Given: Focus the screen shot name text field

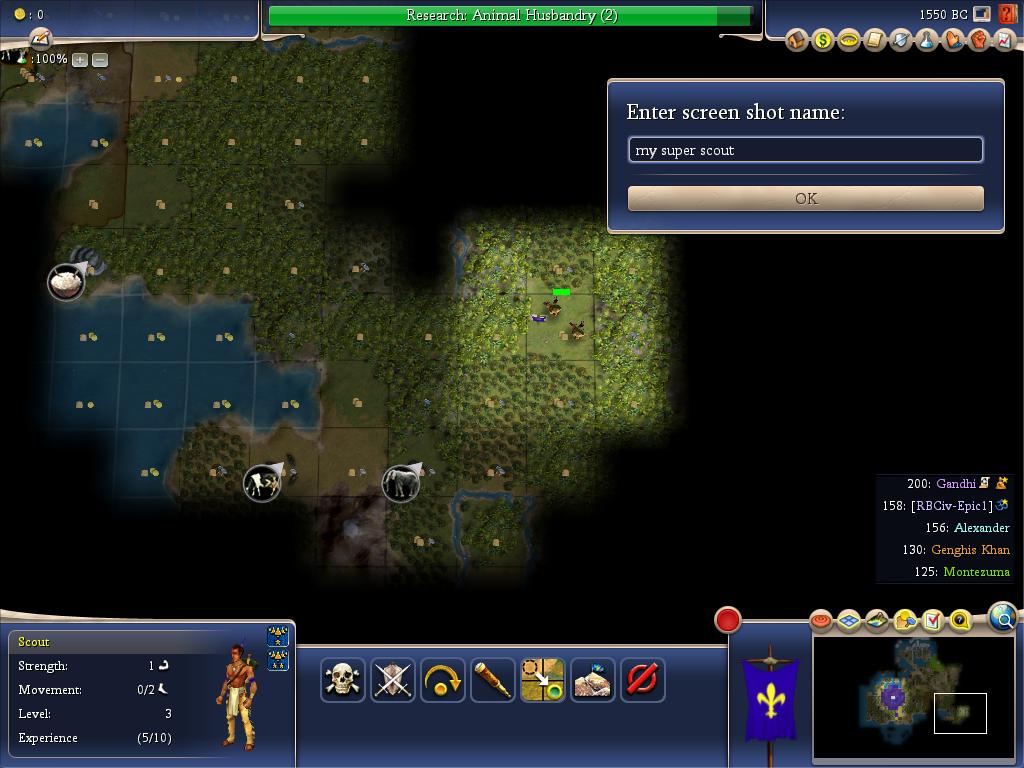Looking at the screenshot, I should [x=805, y=150].
